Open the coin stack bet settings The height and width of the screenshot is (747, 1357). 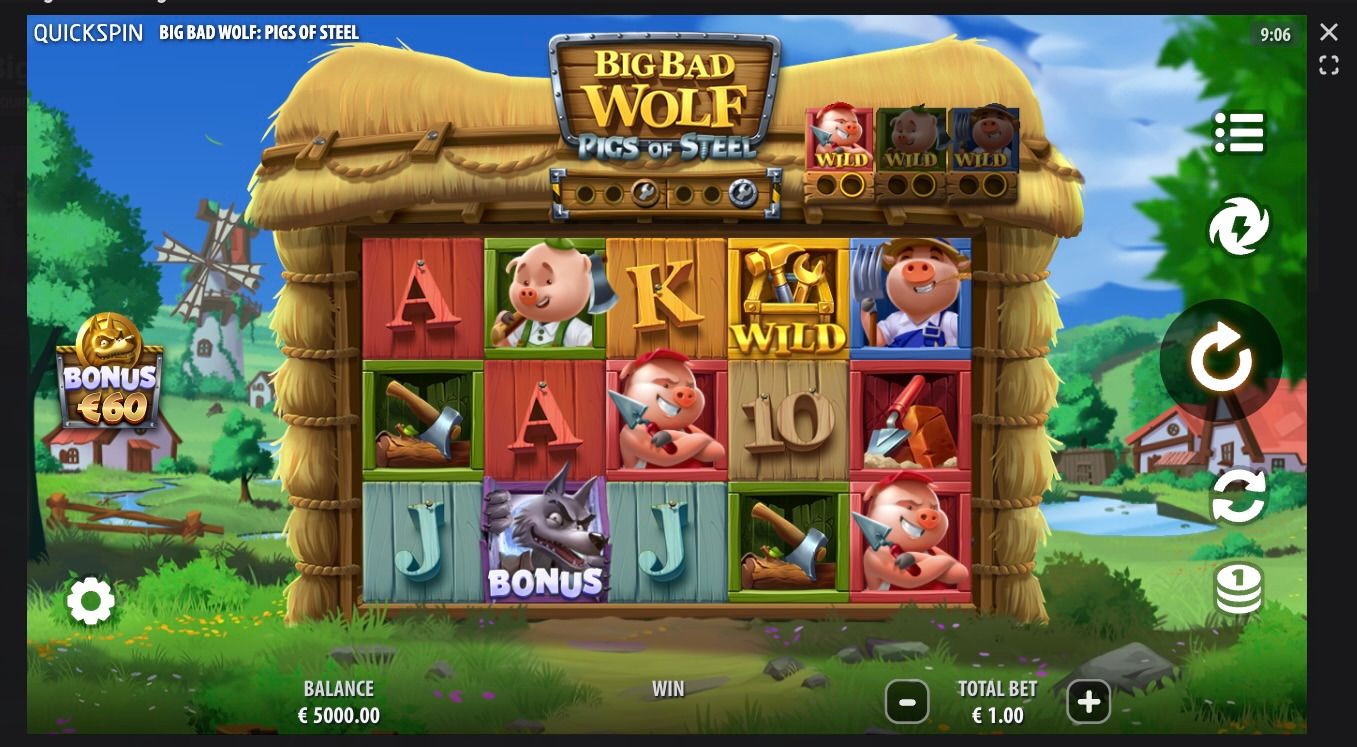1238,588
